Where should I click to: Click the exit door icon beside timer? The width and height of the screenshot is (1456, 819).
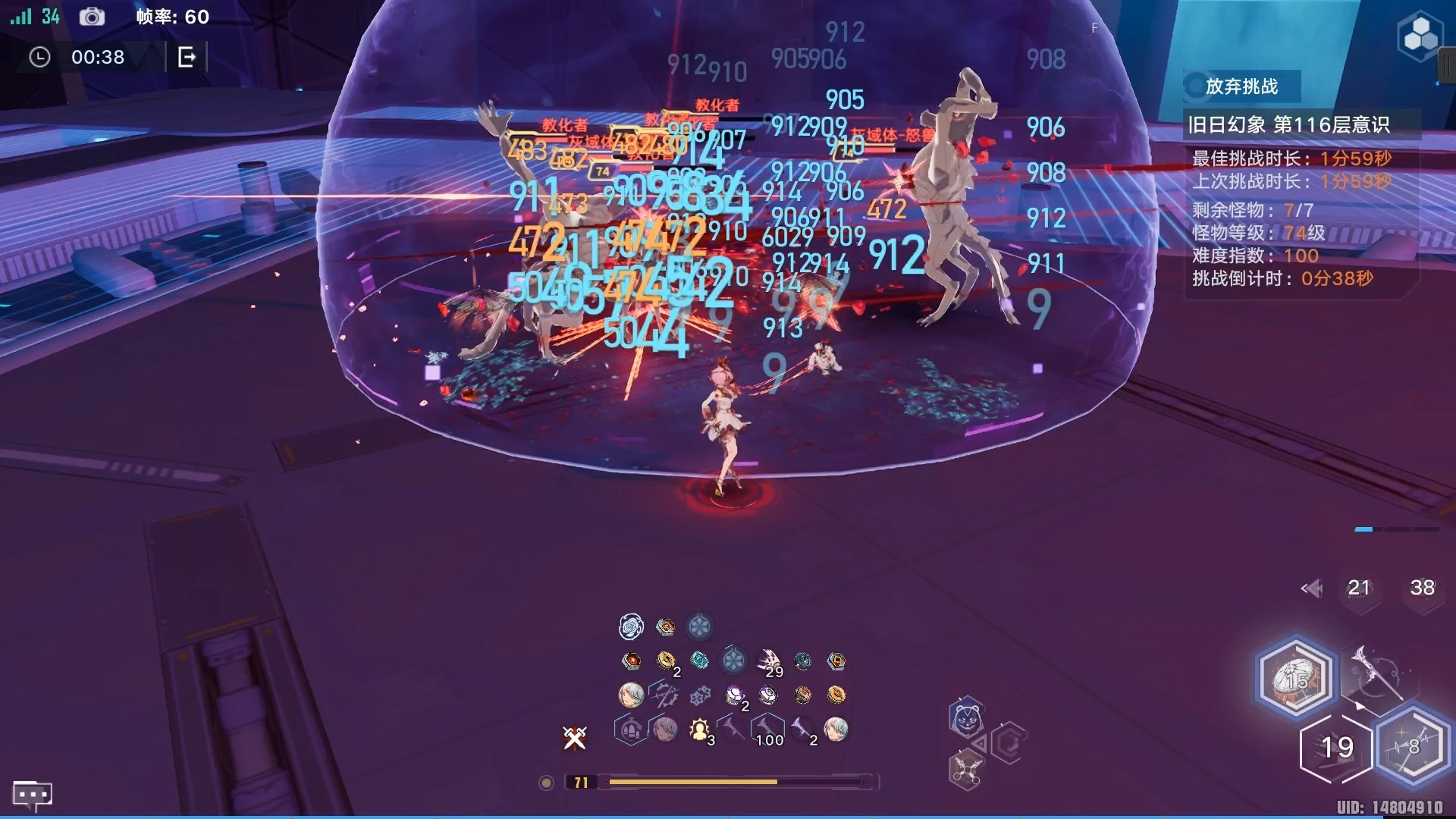pos(187,57)
